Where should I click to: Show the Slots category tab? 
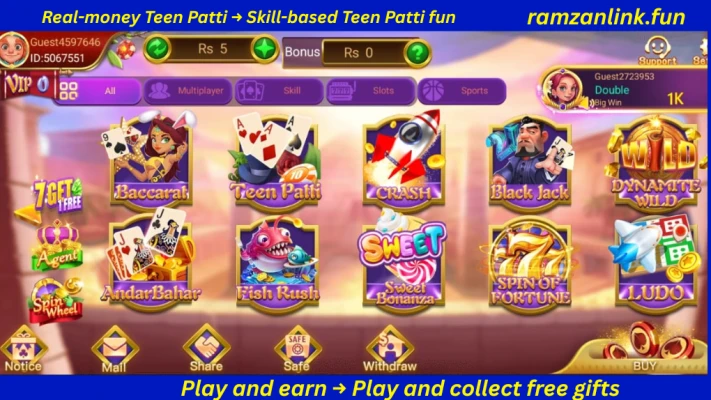(x=368, y=91)
